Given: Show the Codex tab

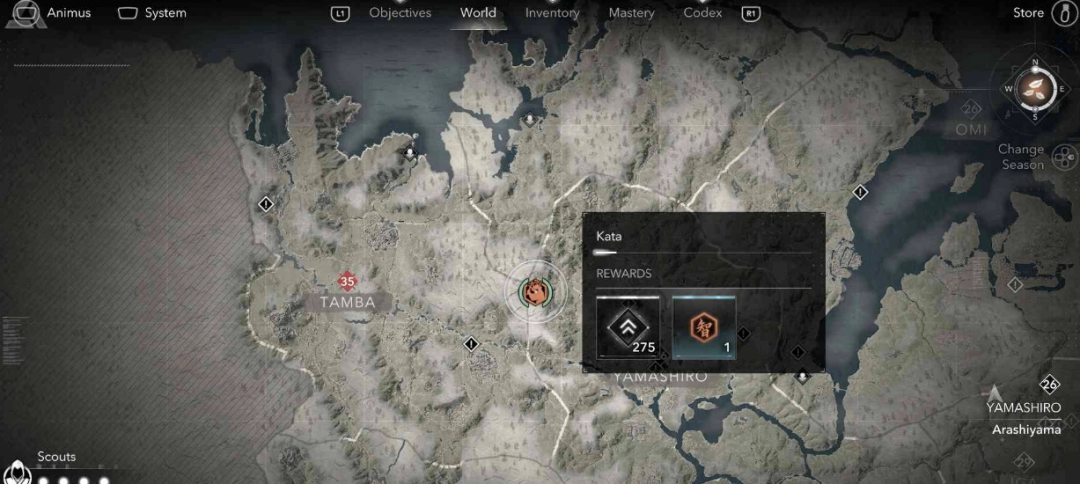Looking at the screenshot, I should (703, 13).
